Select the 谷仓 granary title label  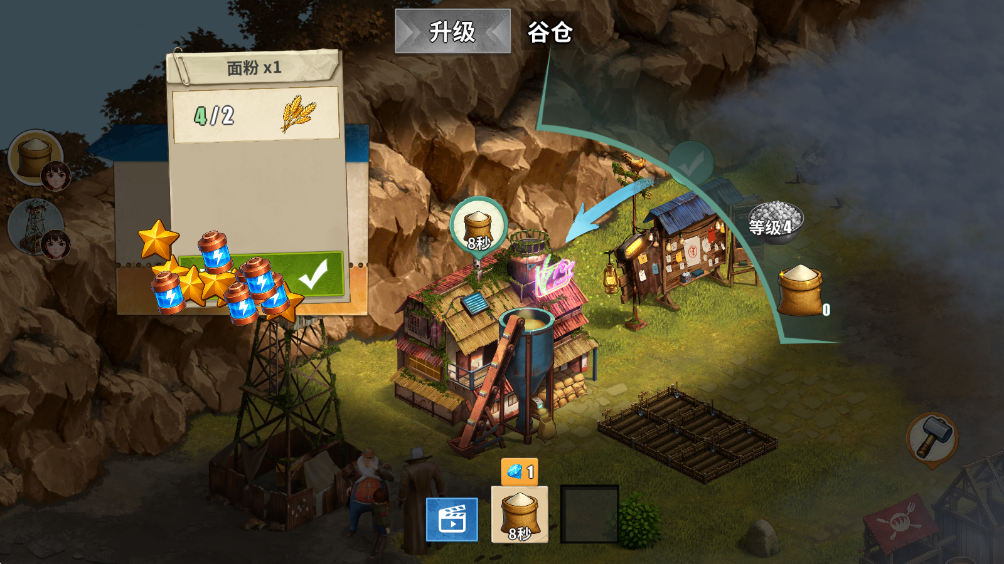550,32
